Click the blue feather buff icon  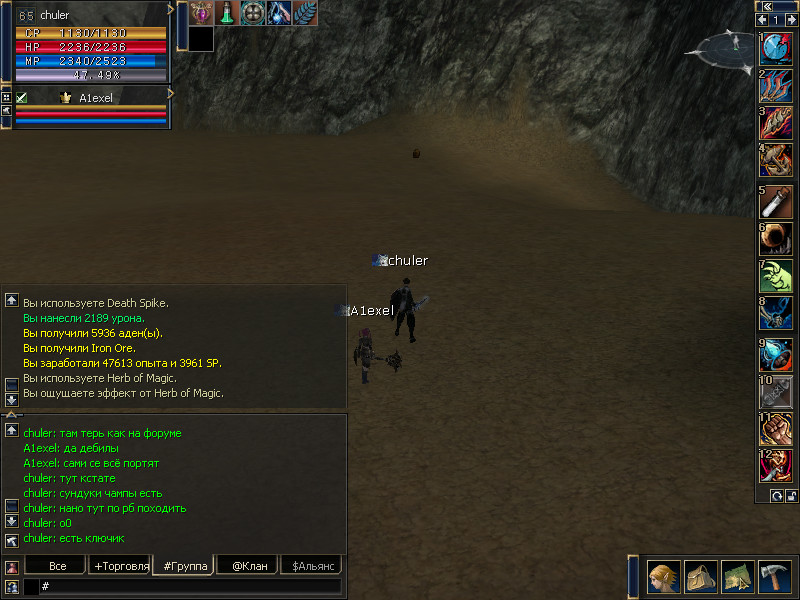coord(305,13)
